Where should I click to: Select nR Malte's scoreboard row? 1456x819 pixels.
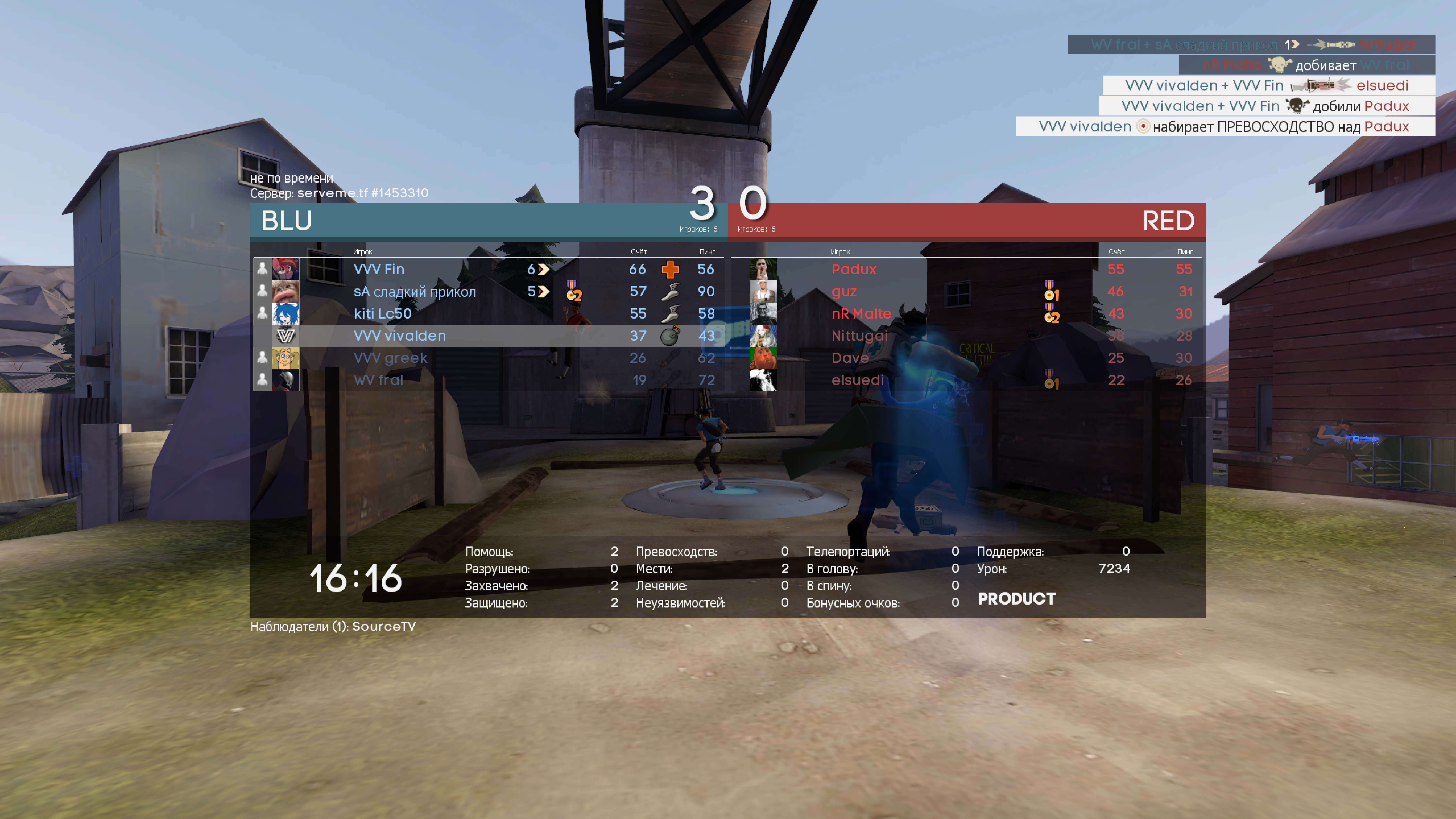click(x=861, y=314)
